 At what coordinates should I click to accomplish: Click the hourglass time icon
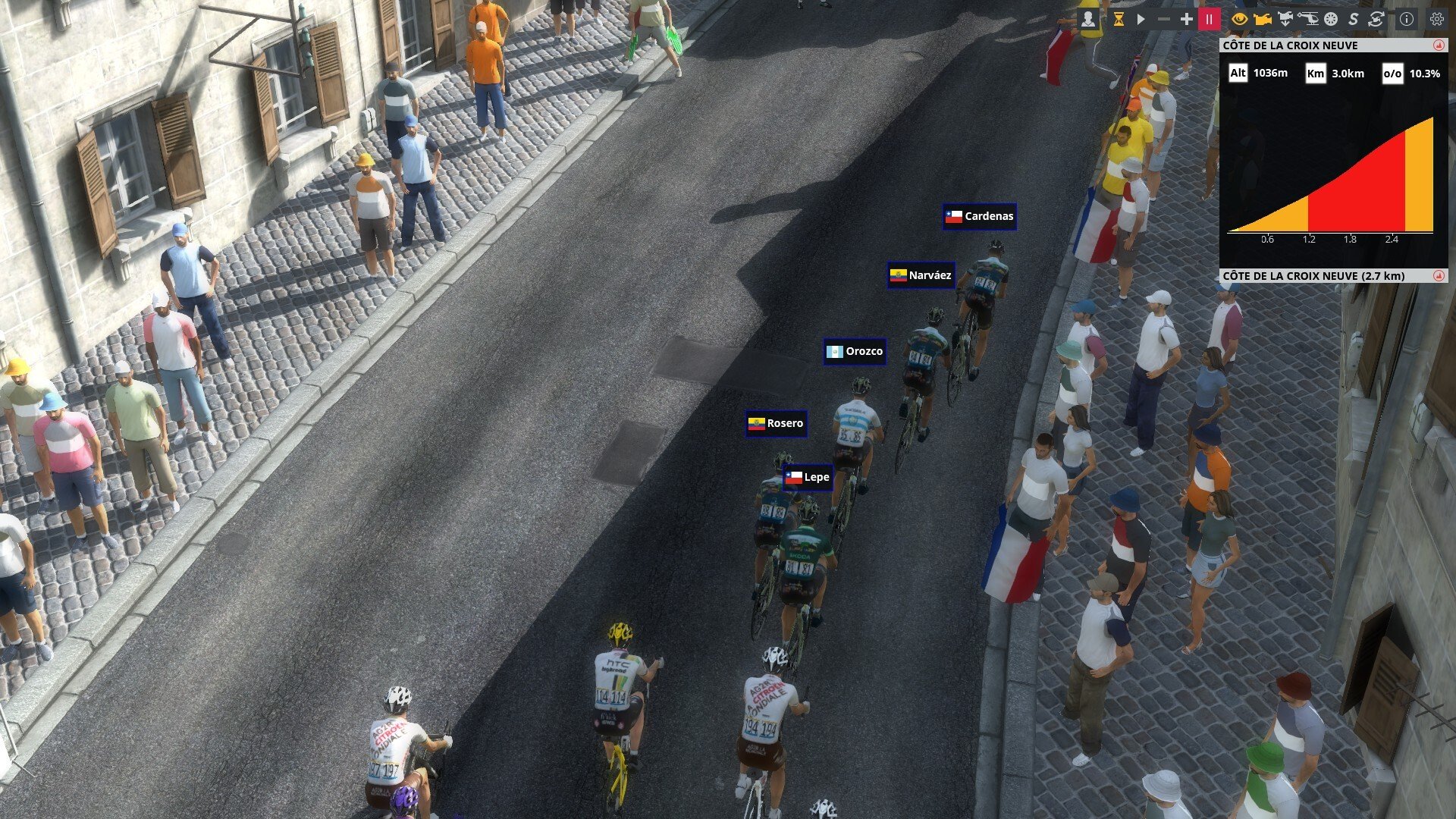point(1119,20)
